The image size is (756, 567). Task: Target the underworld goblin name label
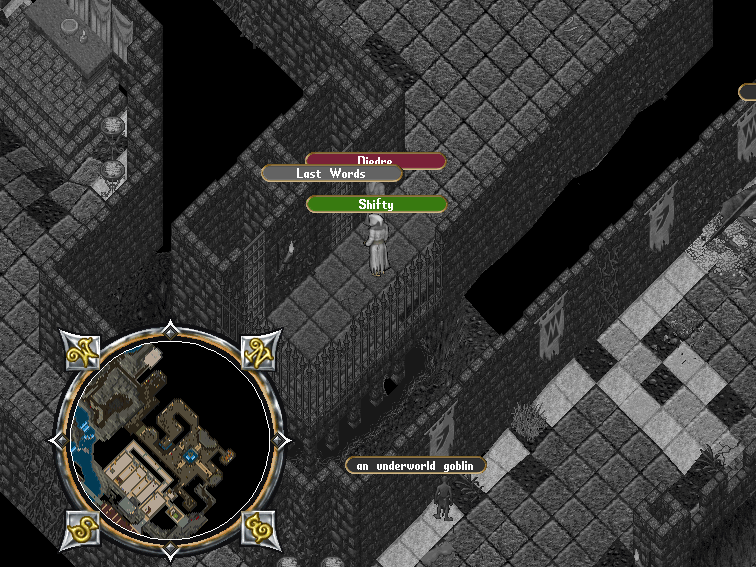tap(415, 466)
